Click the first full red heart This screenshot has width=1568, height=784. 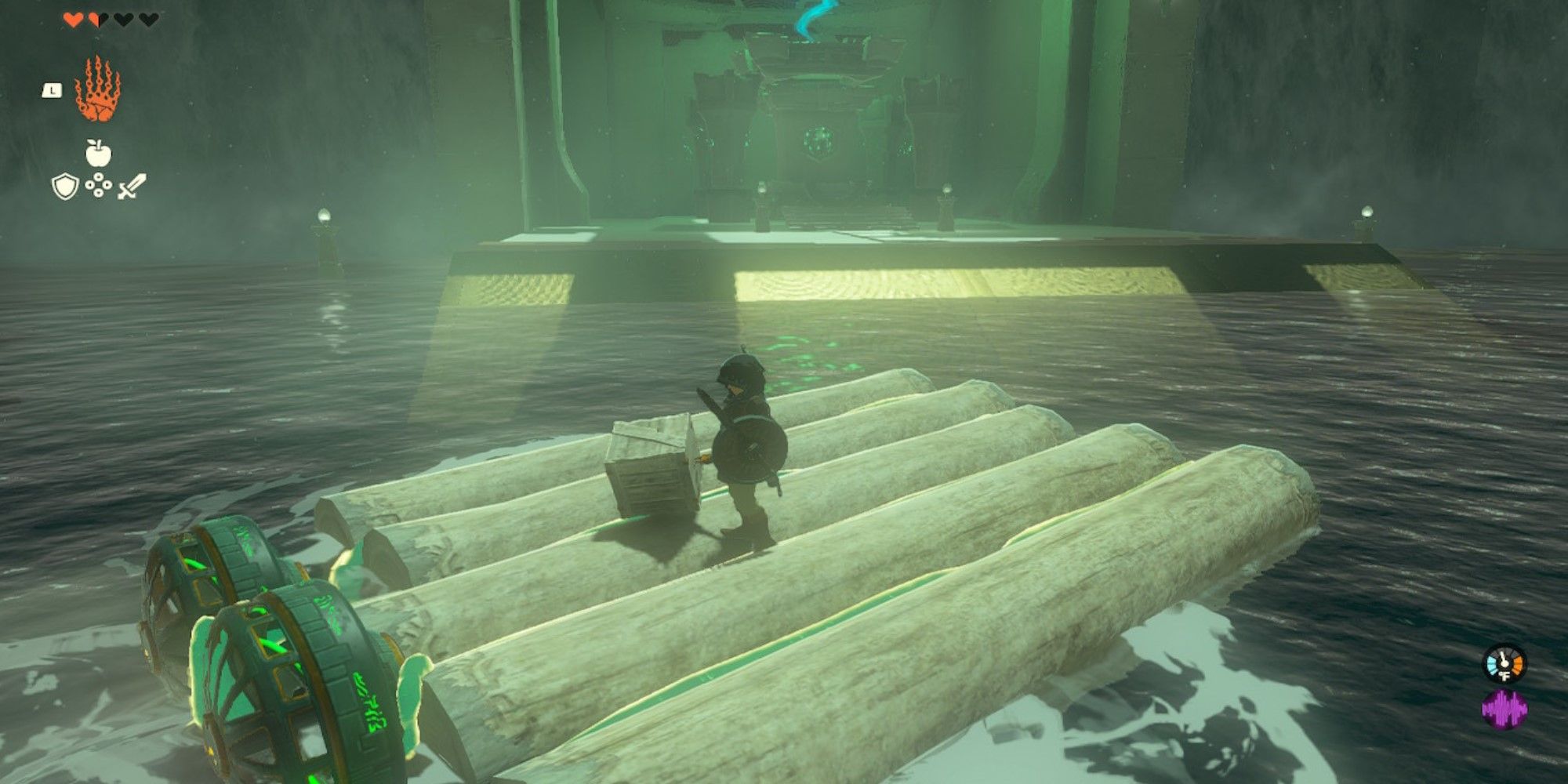73,20
